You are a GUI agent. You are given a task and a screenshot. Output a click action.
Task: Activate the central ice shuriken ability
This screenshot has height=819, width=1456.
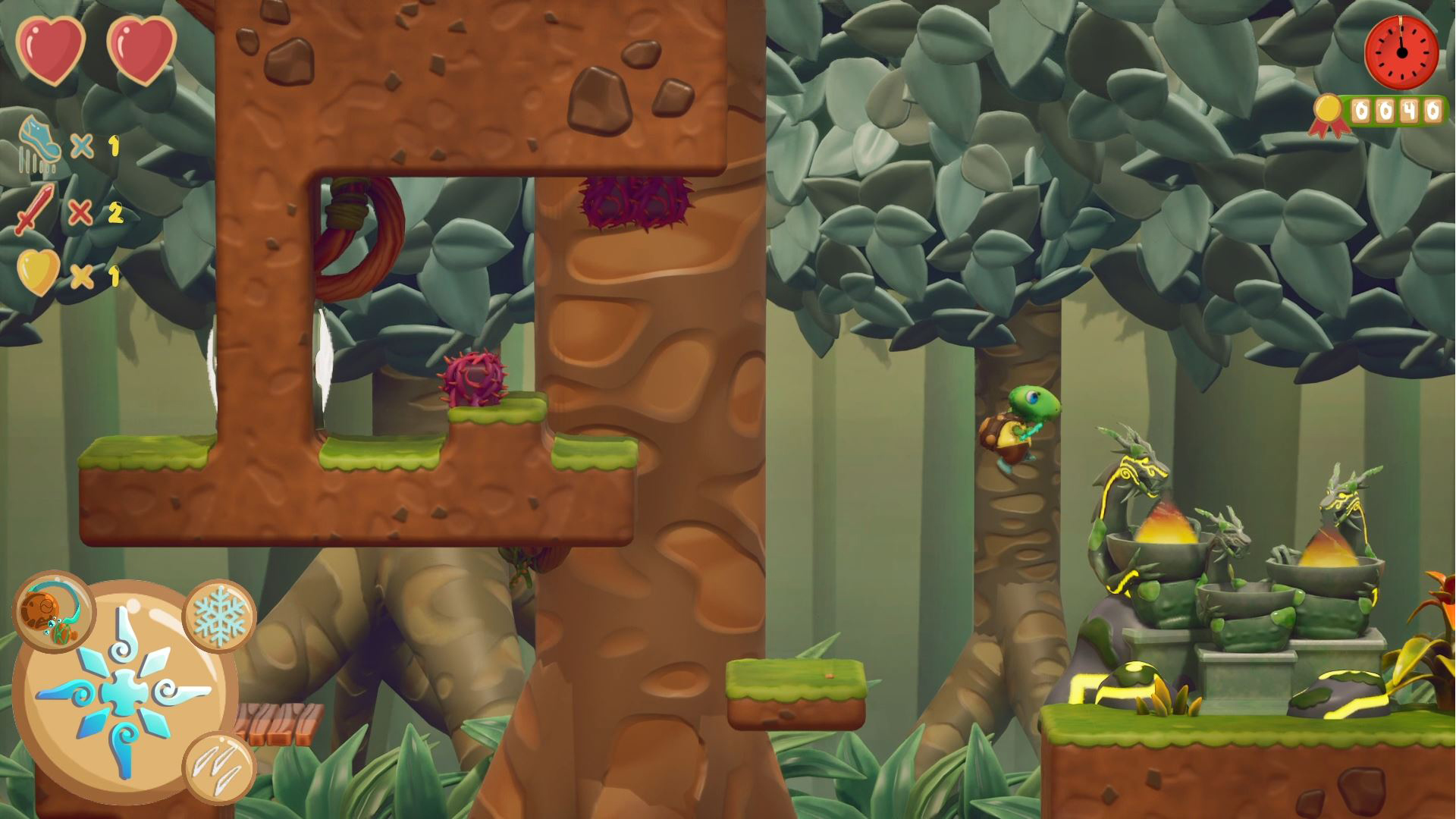(124, 692)
